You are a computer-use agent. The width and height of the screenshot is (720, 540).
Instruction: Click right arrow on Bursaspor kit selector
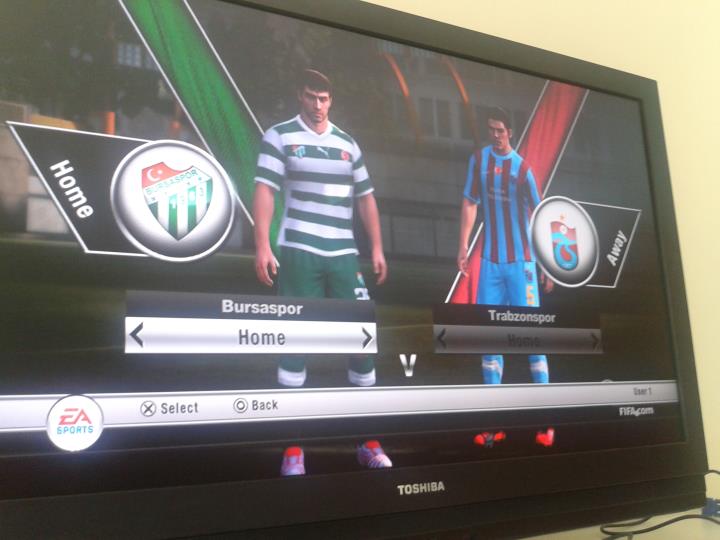(367, 338)
